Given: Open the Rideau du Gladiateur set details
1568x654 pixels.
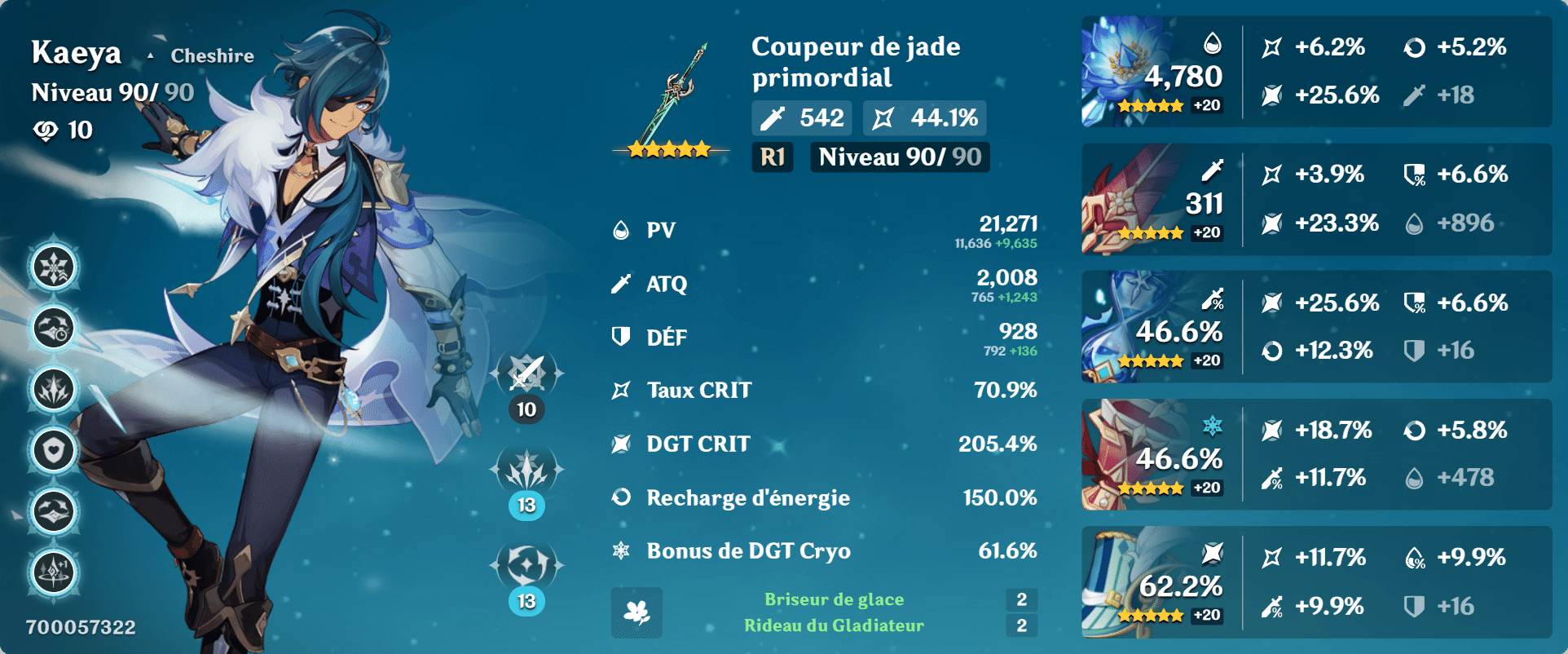Looking at the screenshot, I should pos(835,625).
